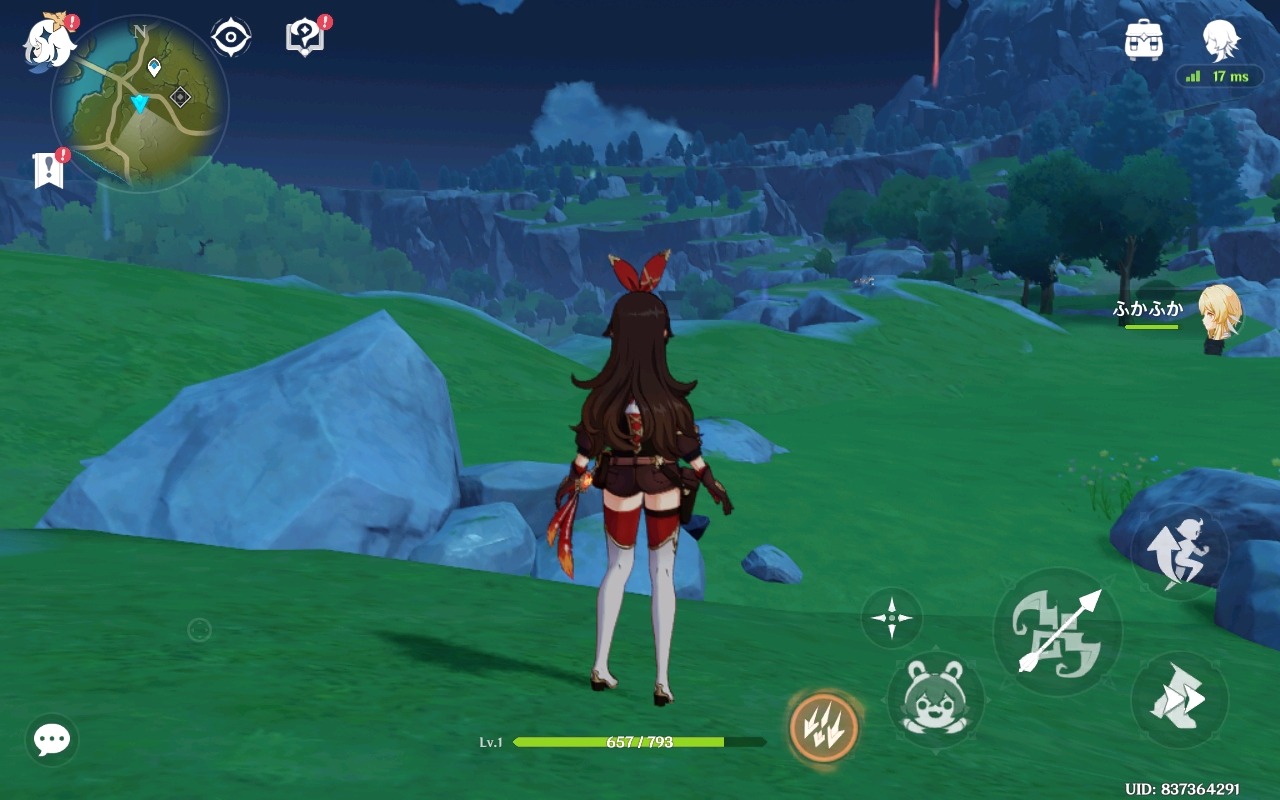Tap the sprint dash button
The height and width of the screenshot is (800, 1280).
point(1180,700)
